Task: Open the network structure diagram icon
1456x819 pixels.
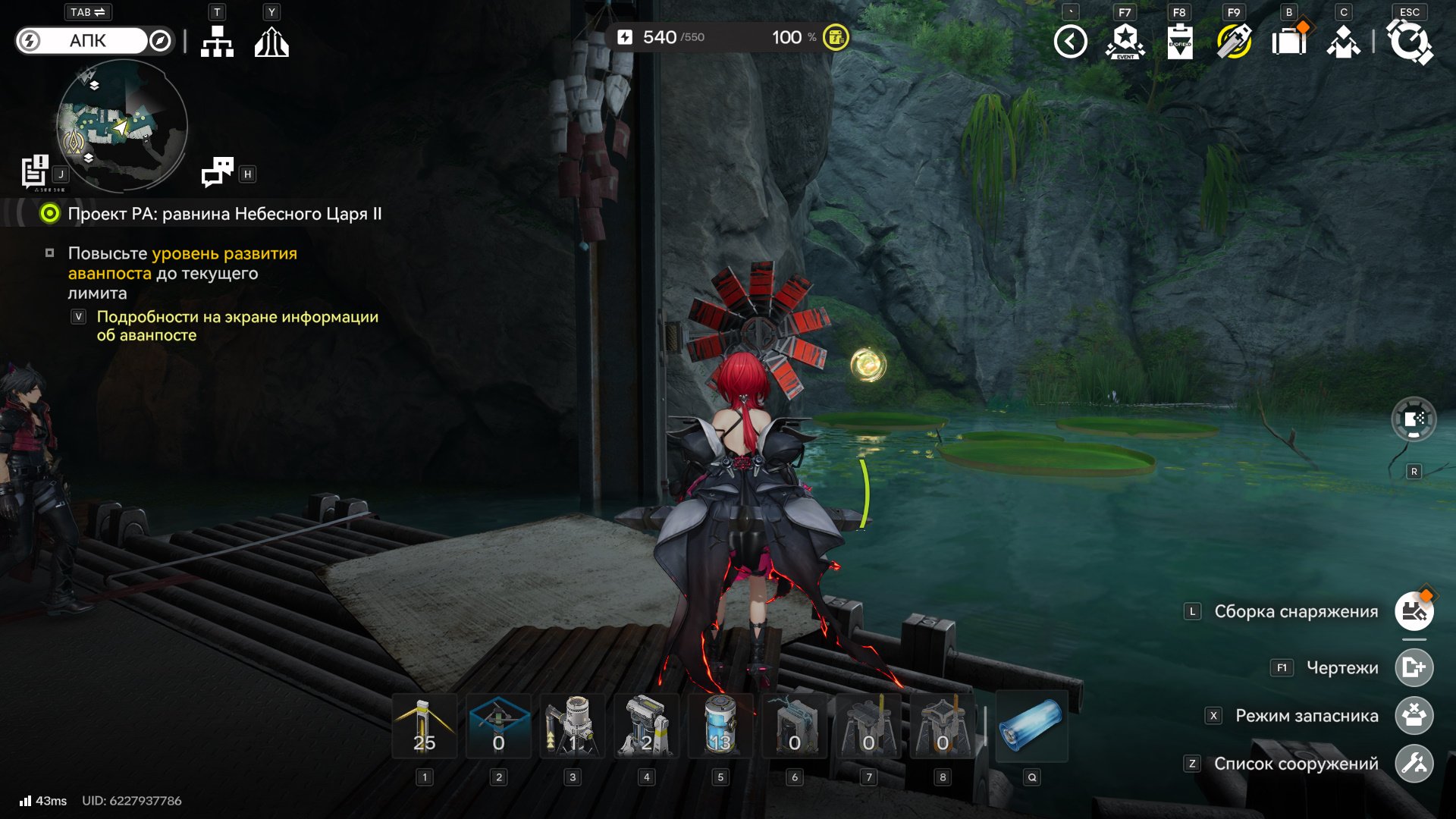Action: 217,42
